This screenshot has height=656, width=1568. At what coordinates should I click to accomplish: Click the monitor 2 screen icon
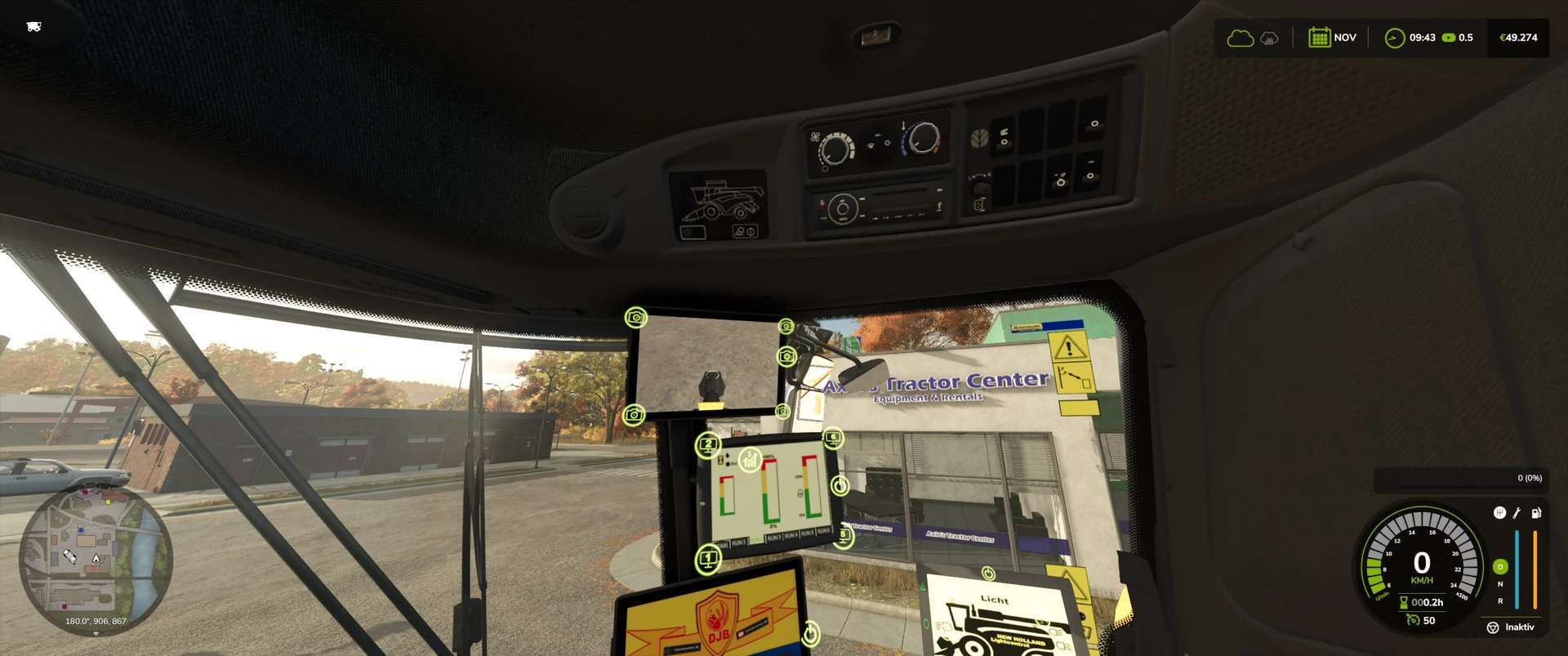click(x=708, y=444)
